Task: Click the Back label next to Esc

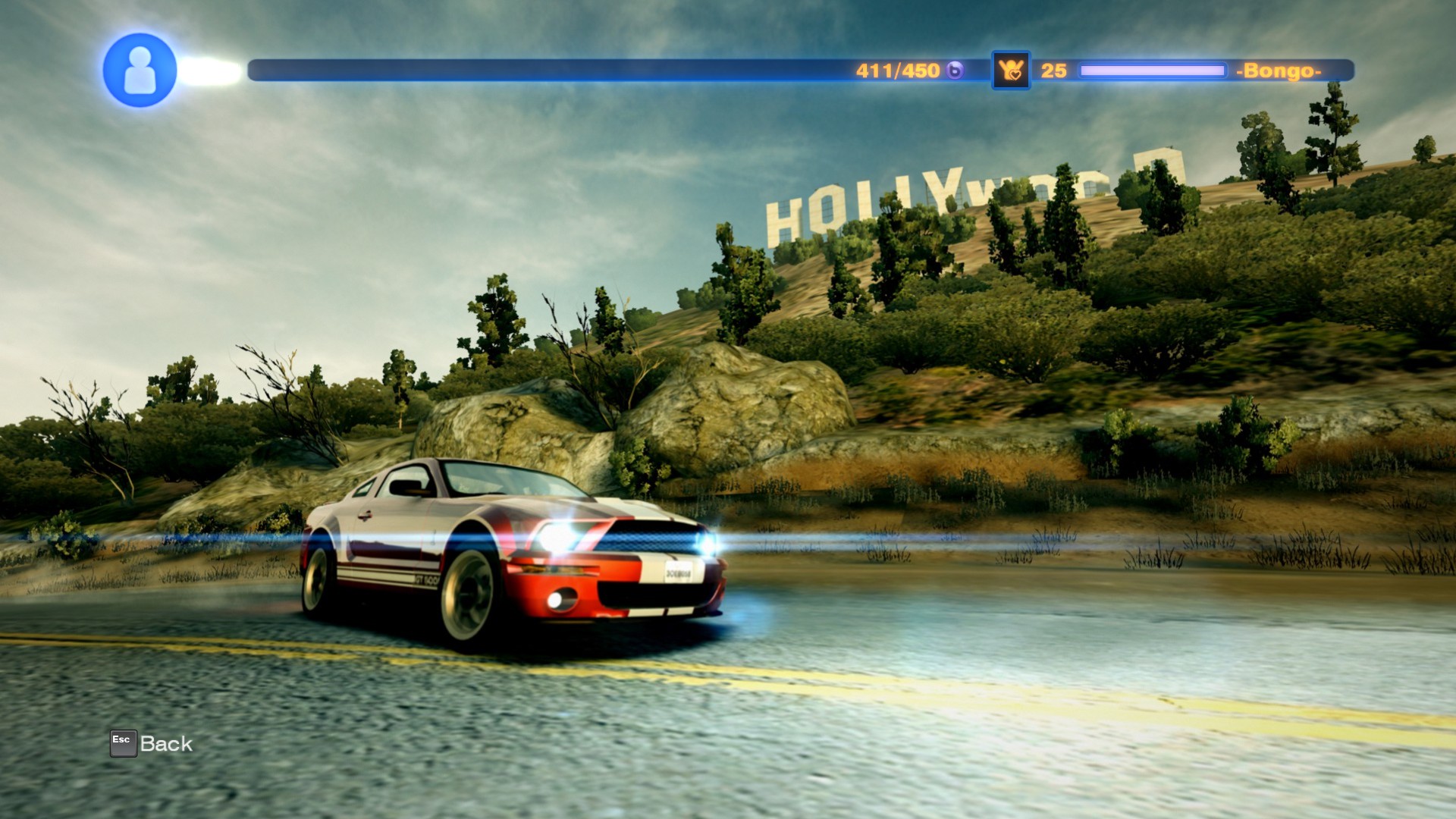Action: tap(167, 743)
